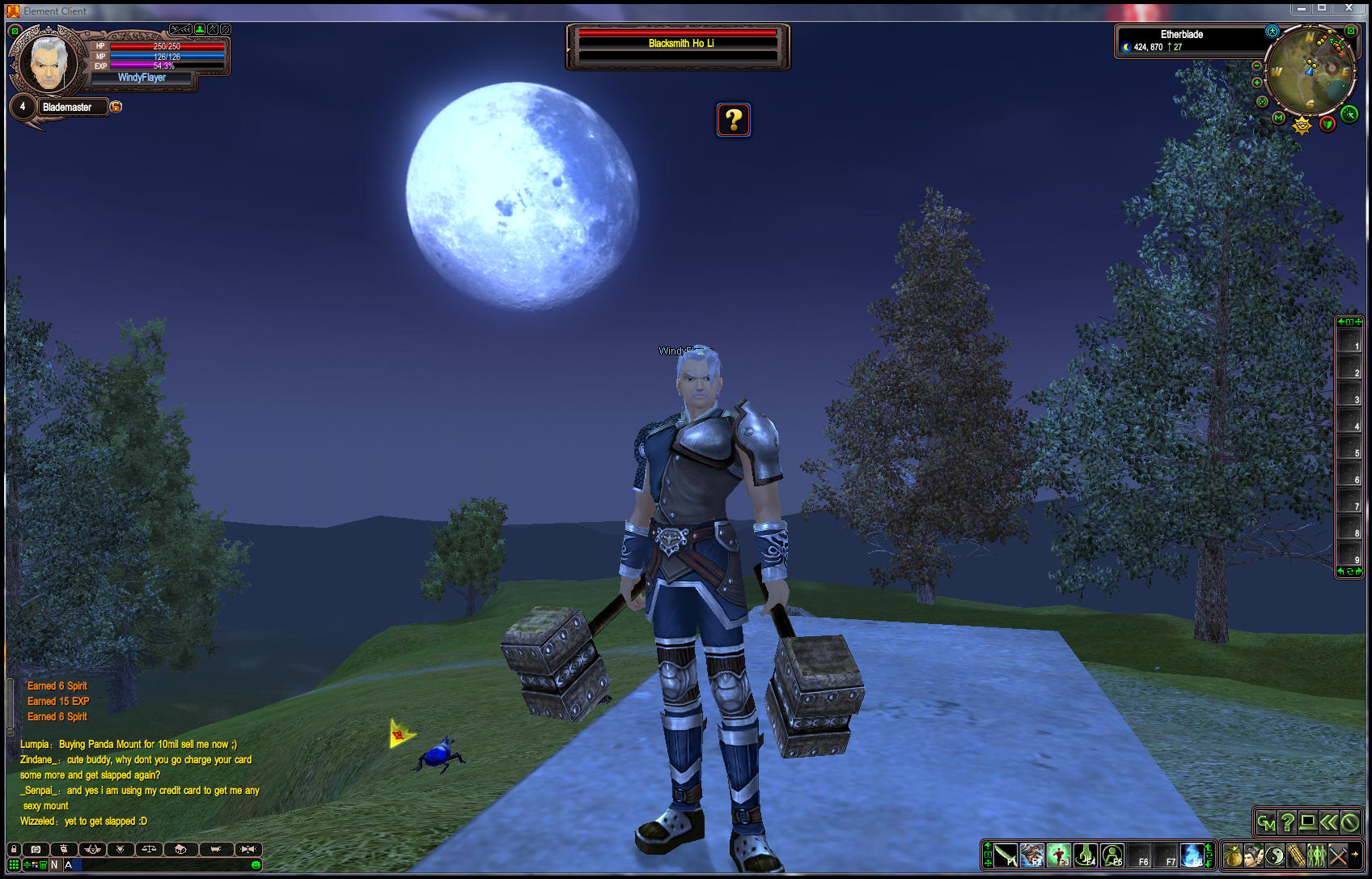The height and width of the screenshot is (879, 1372).
Task: Open the inventory bag icon
Action: point(1232,856)
